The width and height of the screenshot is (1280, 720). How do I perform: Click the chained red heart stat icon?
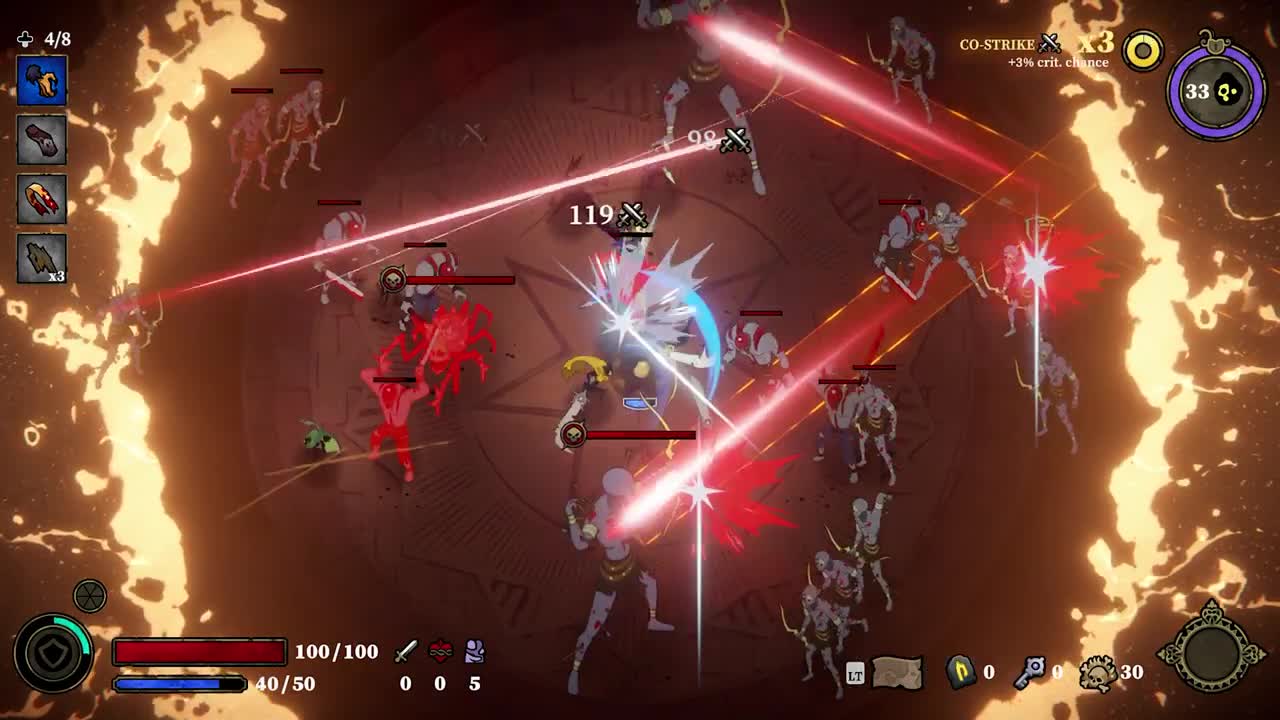coord(440,652)
